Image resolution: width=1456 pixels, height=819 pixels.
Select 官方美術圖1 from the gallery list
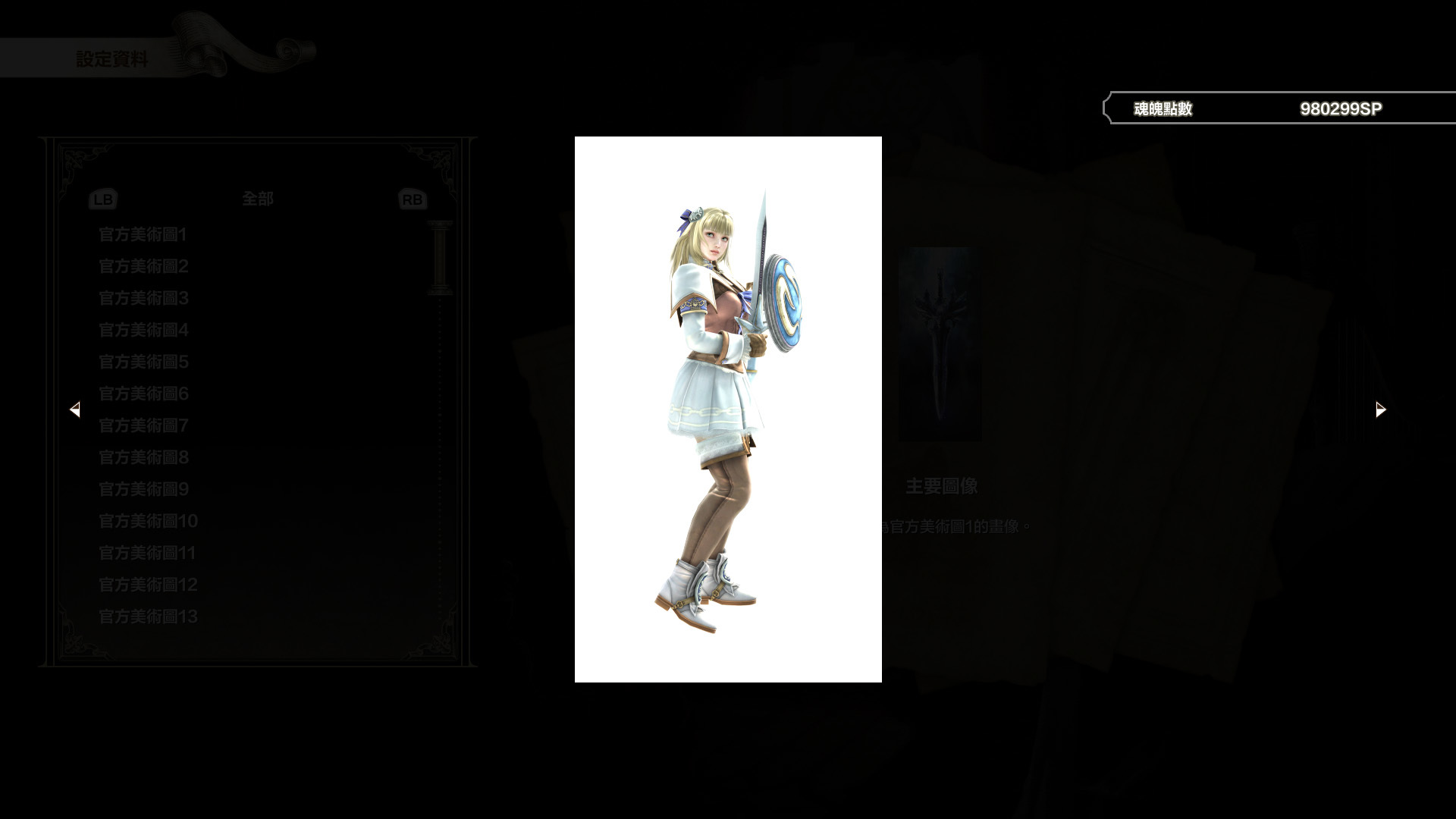tap(143, 235)
